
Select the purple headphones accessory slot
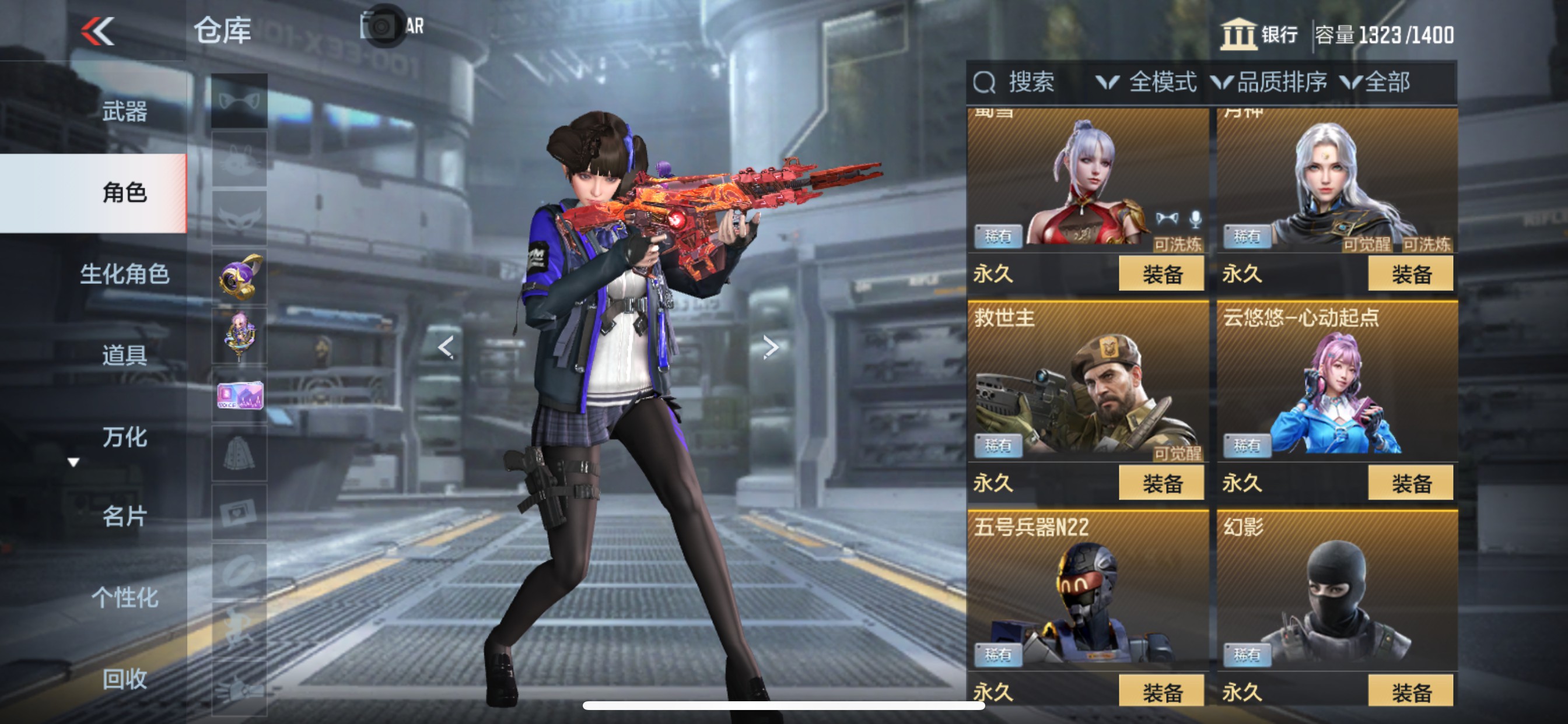239,277
